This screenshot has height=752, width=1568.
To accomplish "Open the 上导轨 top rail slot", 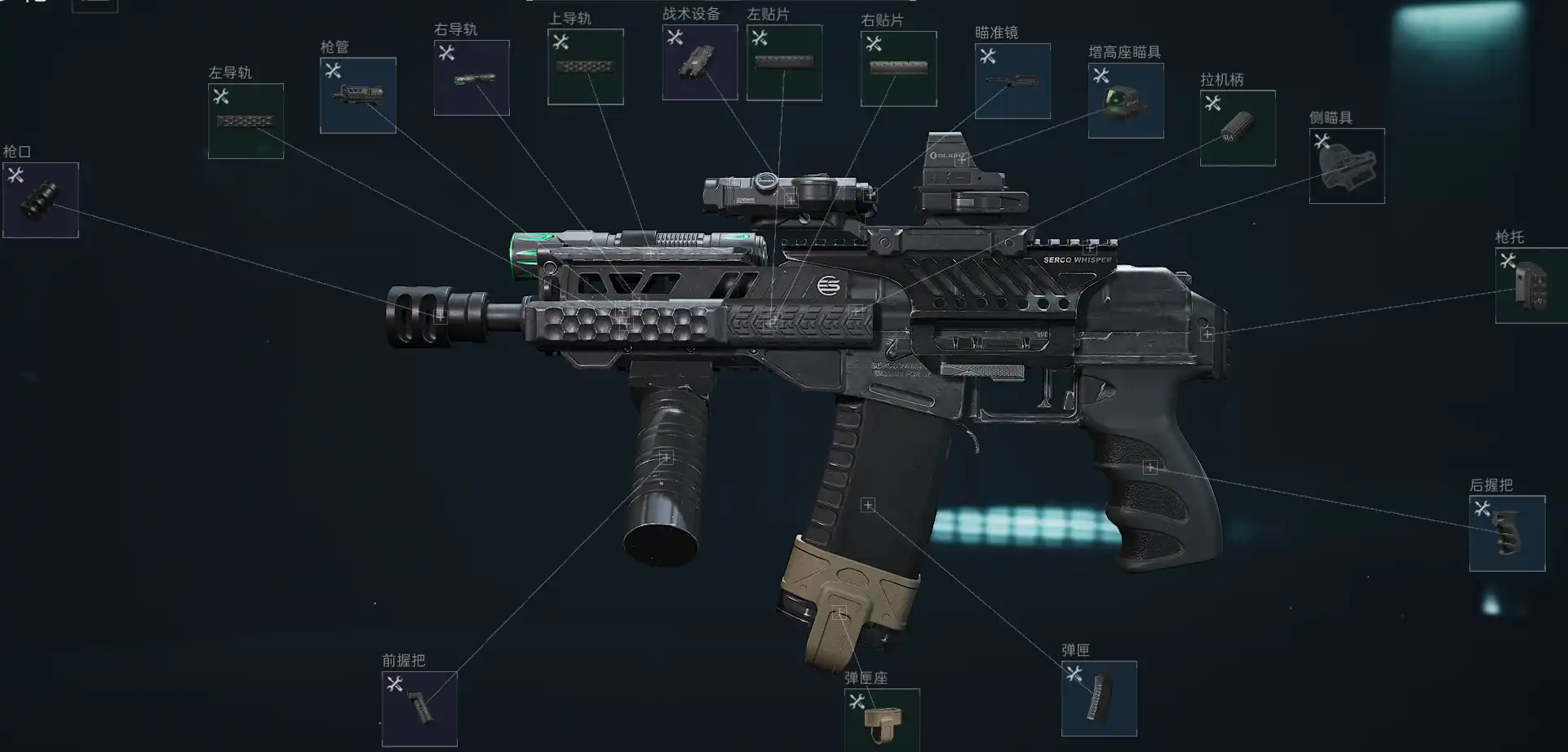I will [x=585, y=67].
